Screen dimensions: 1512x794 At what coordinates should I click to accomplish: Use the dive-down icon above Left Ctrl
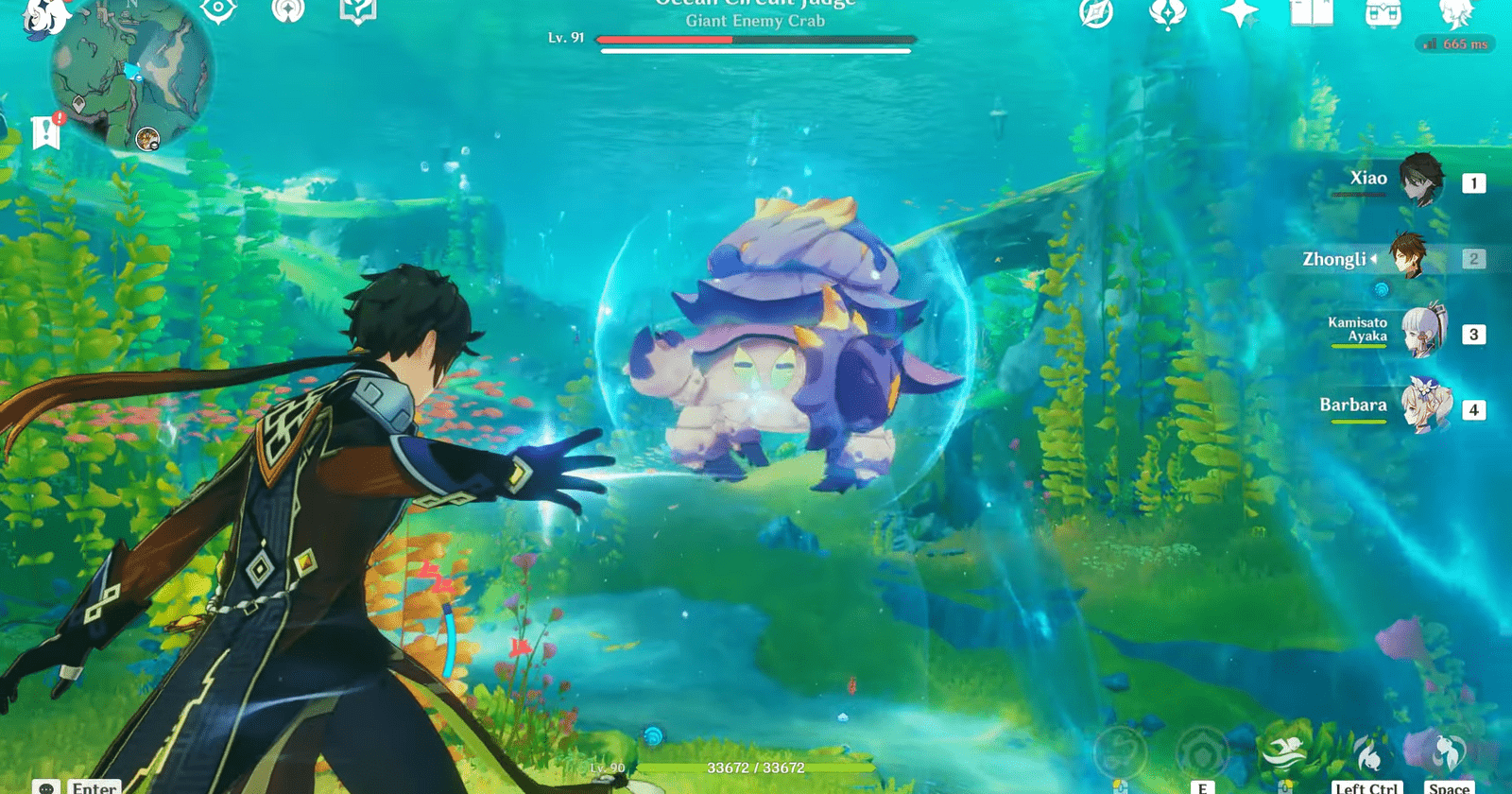pyautogui.click(x=1367, y=753)
